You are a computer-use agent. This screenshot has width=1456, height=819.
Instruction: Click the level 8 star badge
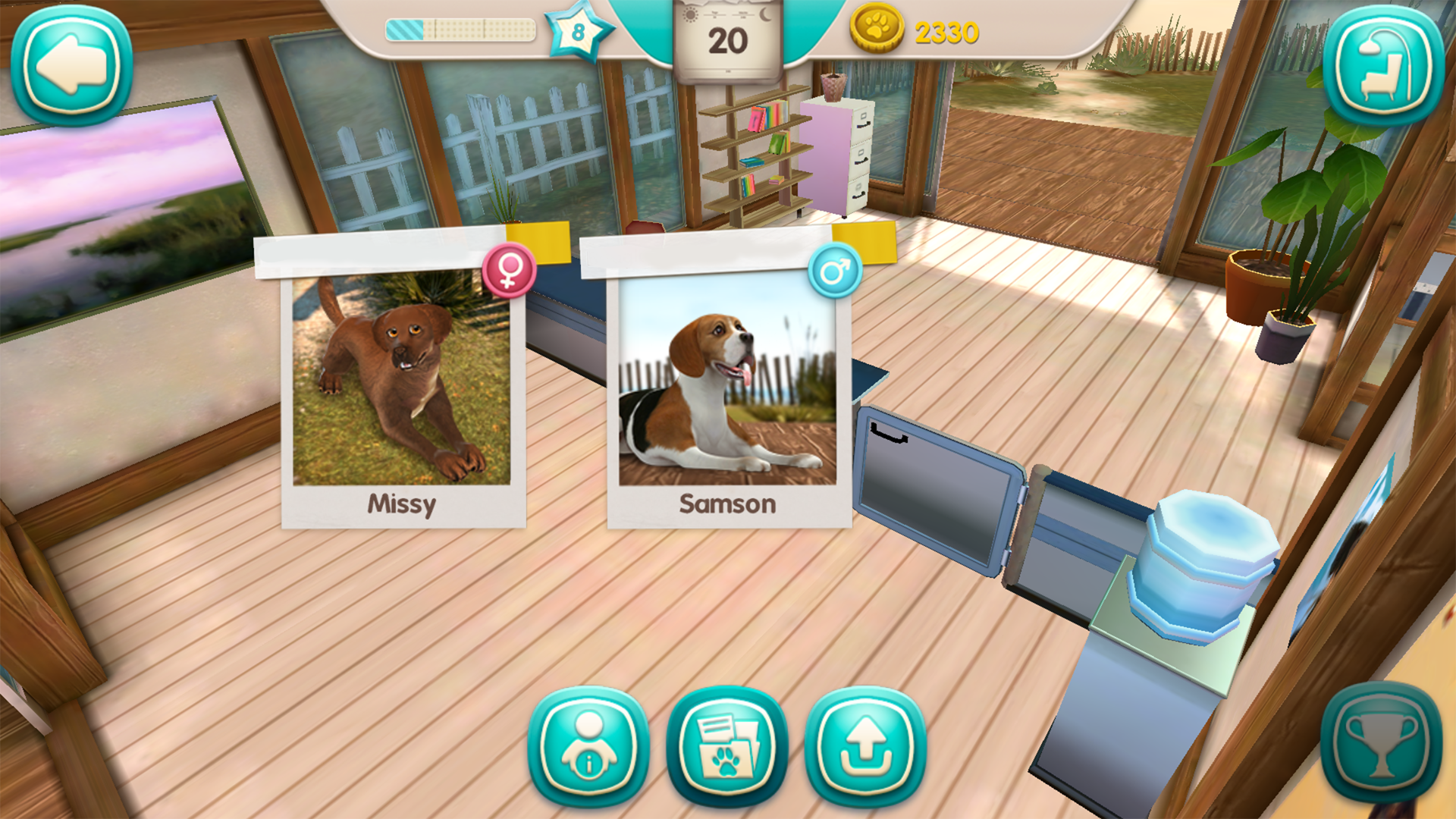pos(579,32)
